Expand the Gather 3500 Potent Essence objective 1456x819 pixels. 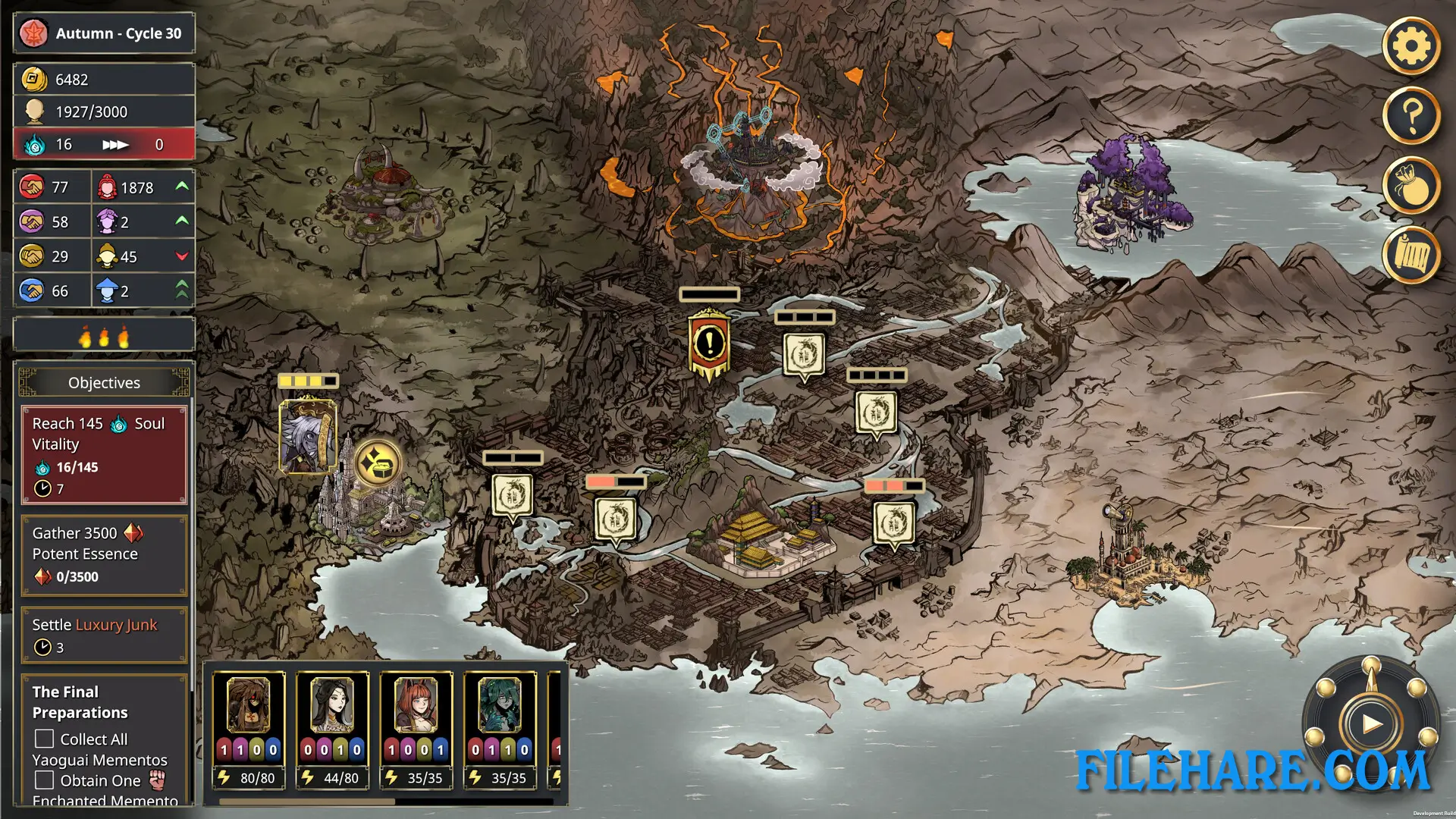point(104,554)
